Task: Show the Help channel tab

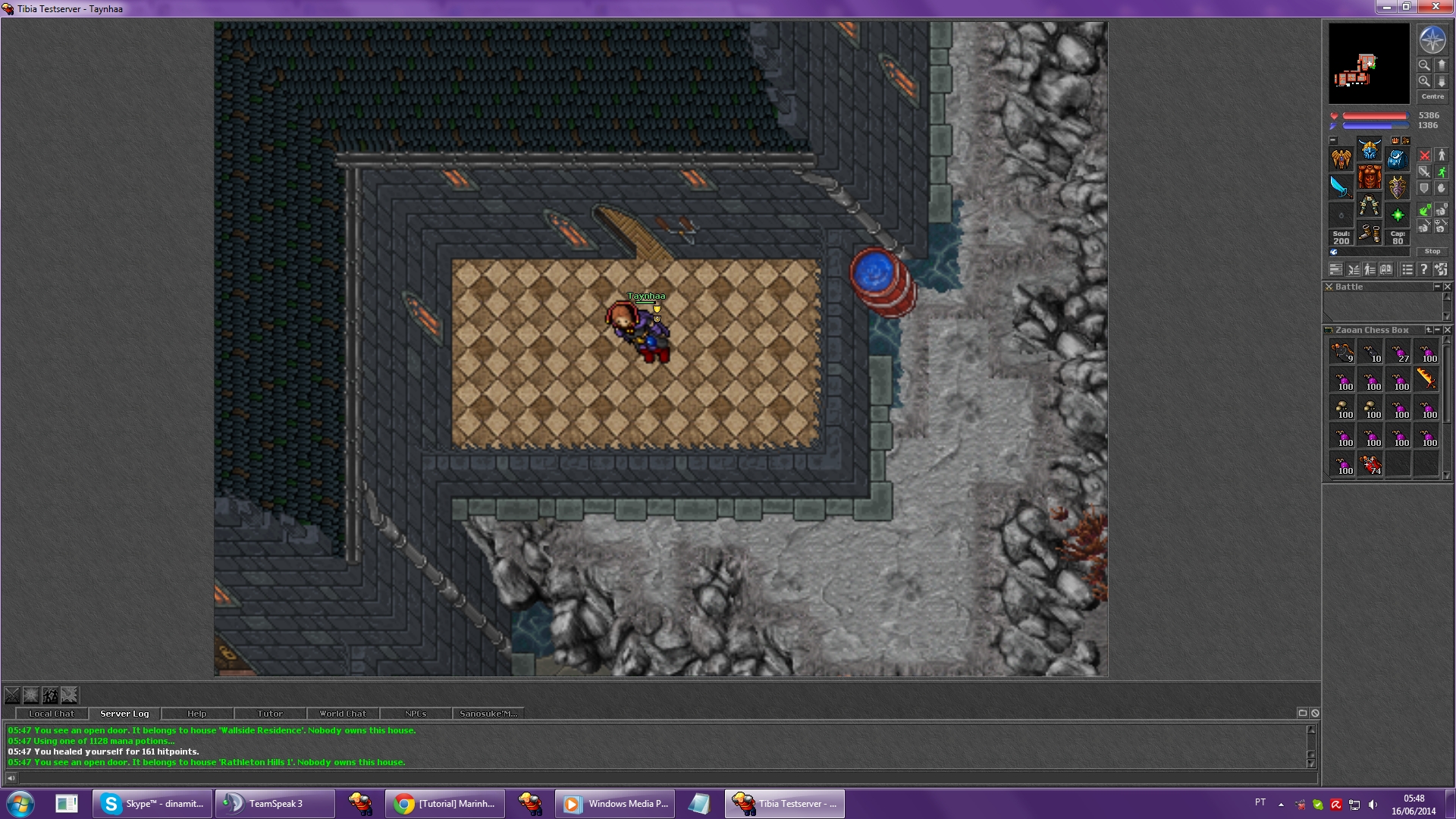Action: click(x=196, y=714)
